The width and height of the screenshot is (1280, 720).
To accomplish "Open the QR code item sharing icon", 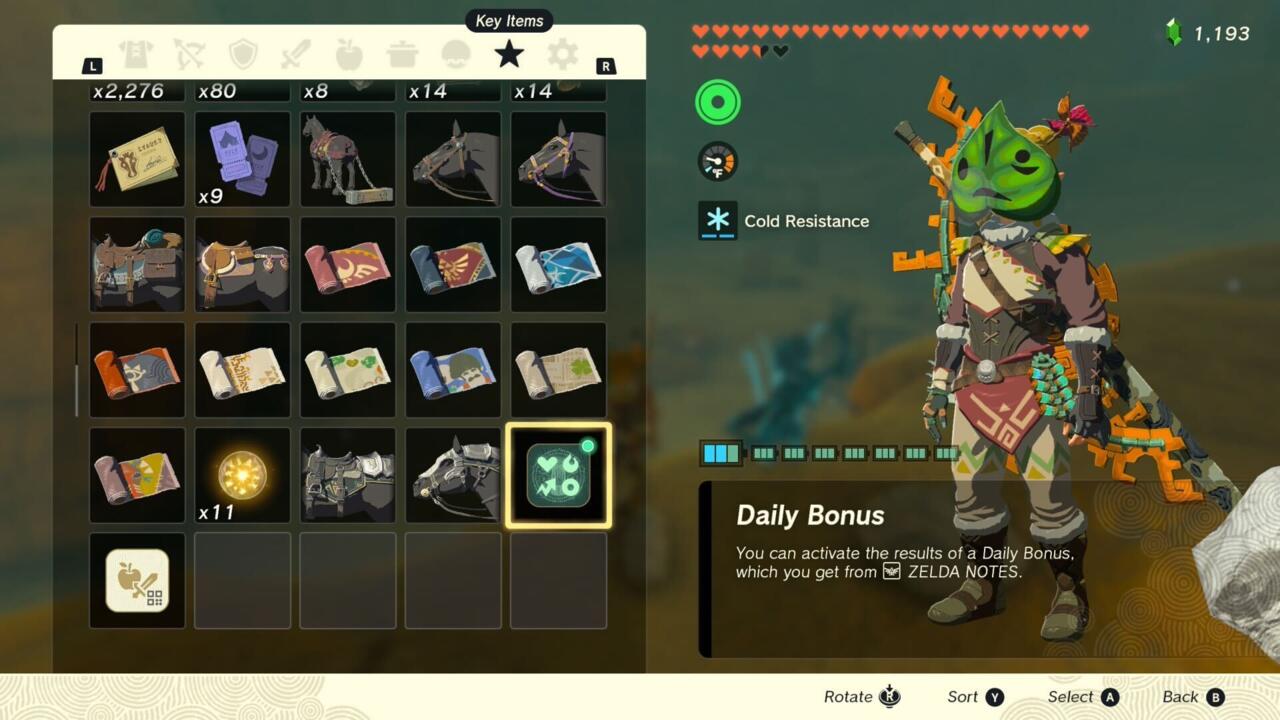I will click(x=137, y=581).
